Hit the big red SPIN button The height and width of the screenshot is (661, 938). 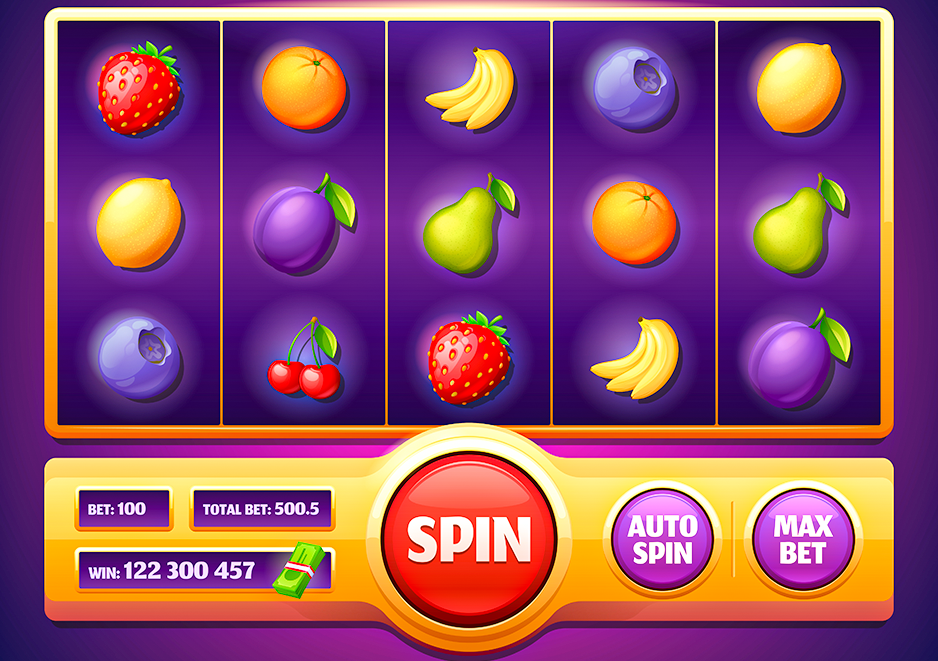469,539
